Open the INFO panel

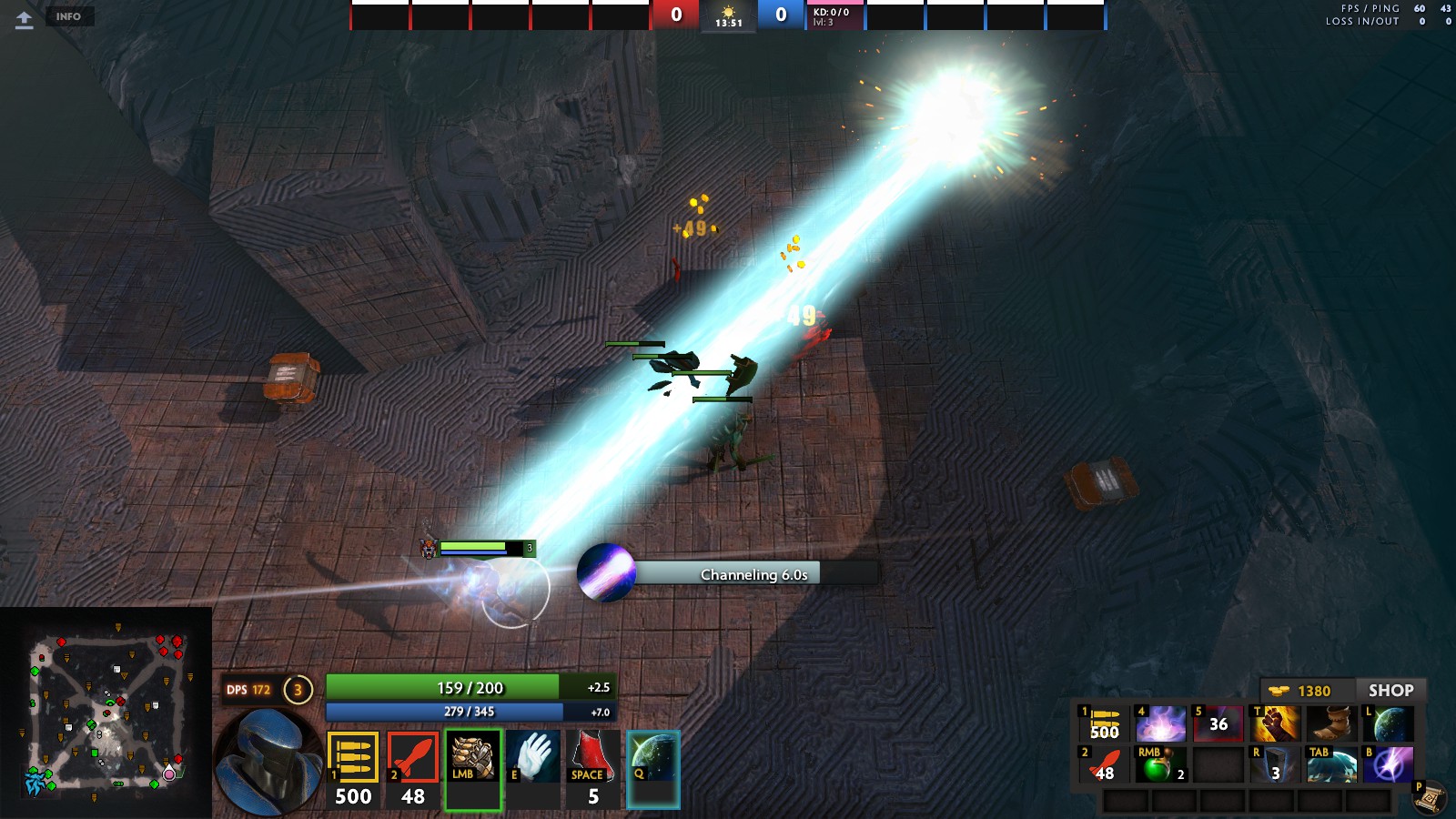[68, 16]
